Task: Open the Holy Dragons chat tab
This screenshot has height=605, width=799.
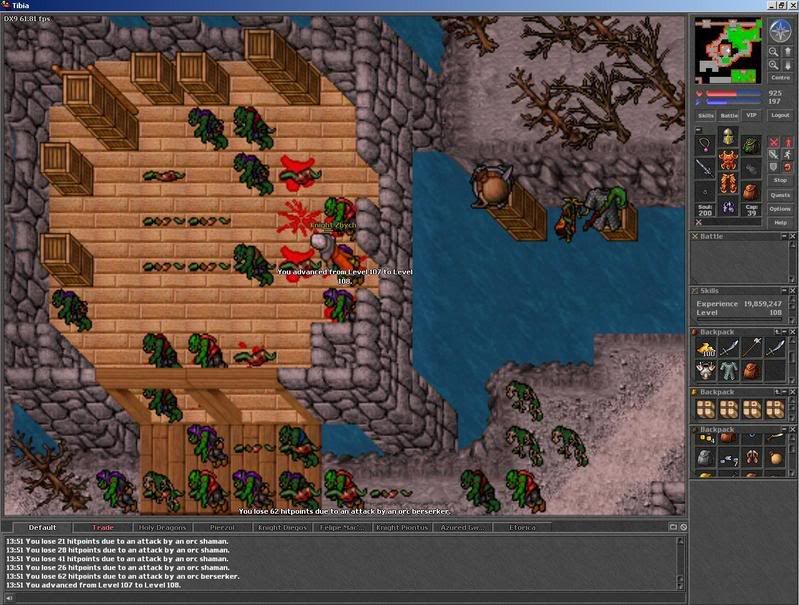Action: [x=164, y=527]
